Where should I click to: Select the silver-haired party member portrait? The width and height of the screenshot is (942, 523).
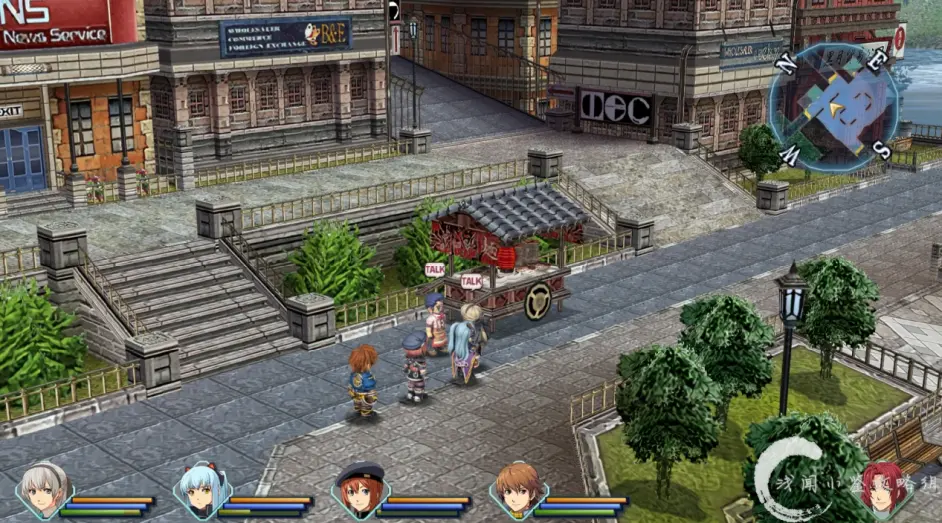[43, 490]
